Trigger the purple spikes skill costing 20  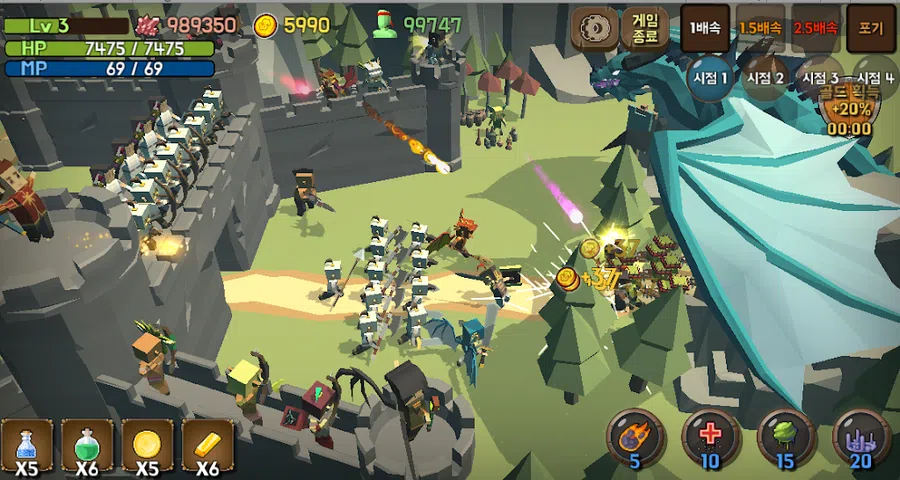(x=861, y=436)
